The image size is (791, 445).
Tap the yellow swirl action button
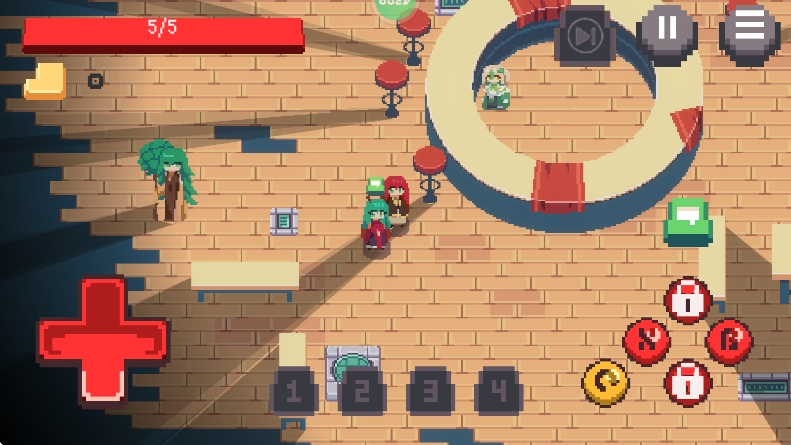tap(606, 382)
